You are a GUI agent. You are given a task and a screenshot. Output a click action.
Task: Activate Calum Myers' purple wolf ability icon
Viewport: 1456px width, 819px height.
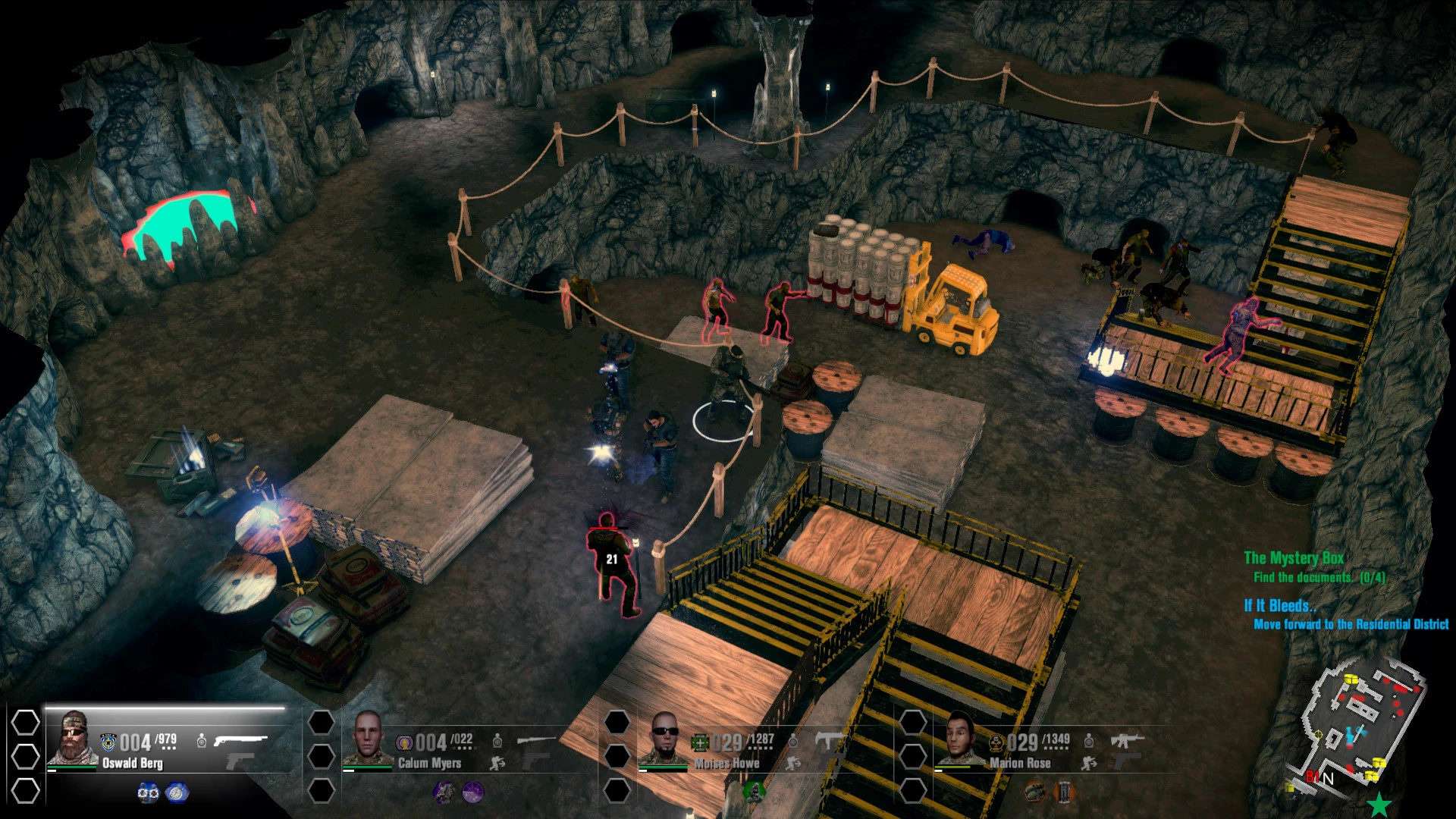[x=444, y=792]
